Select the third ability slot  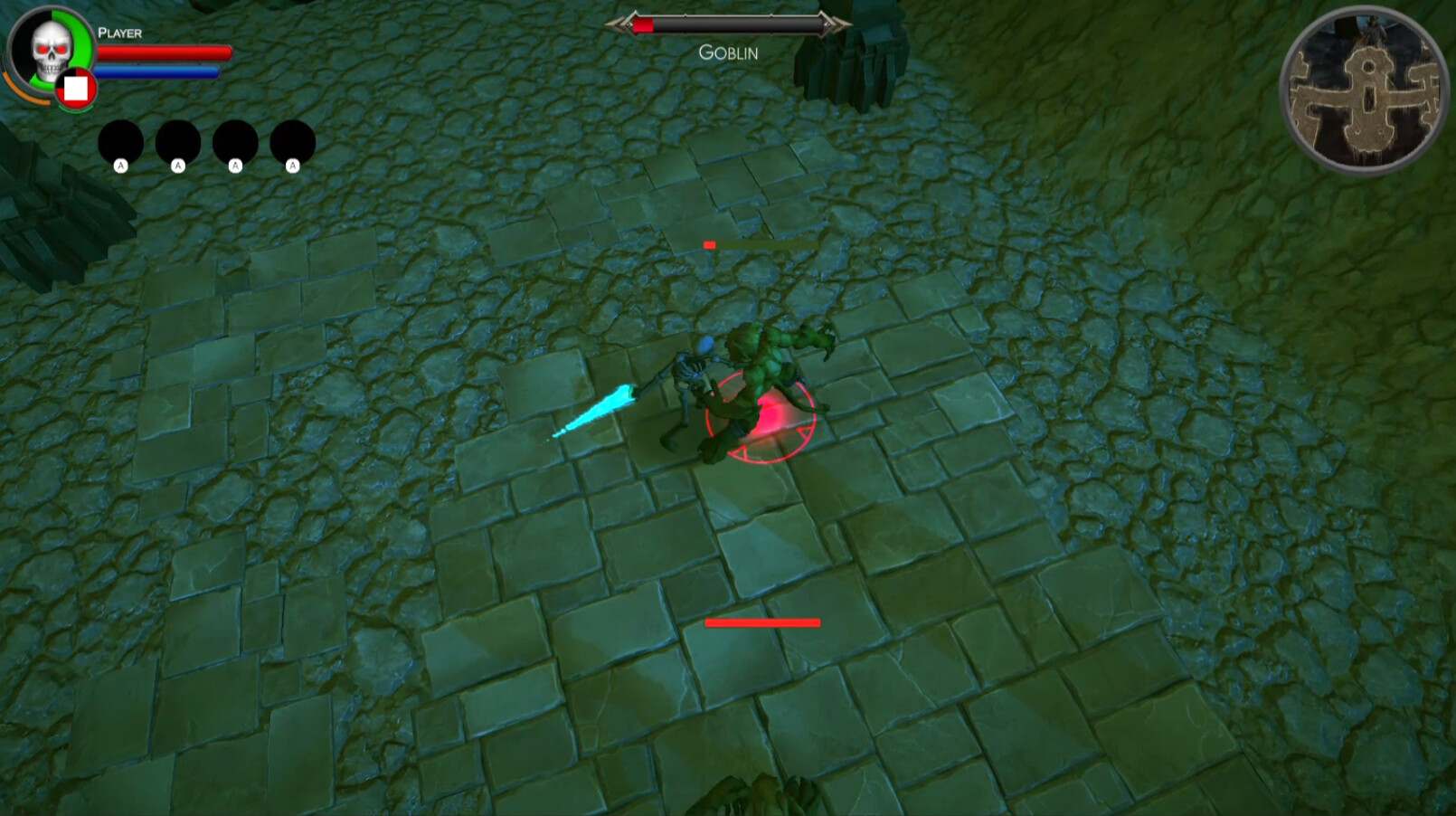236,140
